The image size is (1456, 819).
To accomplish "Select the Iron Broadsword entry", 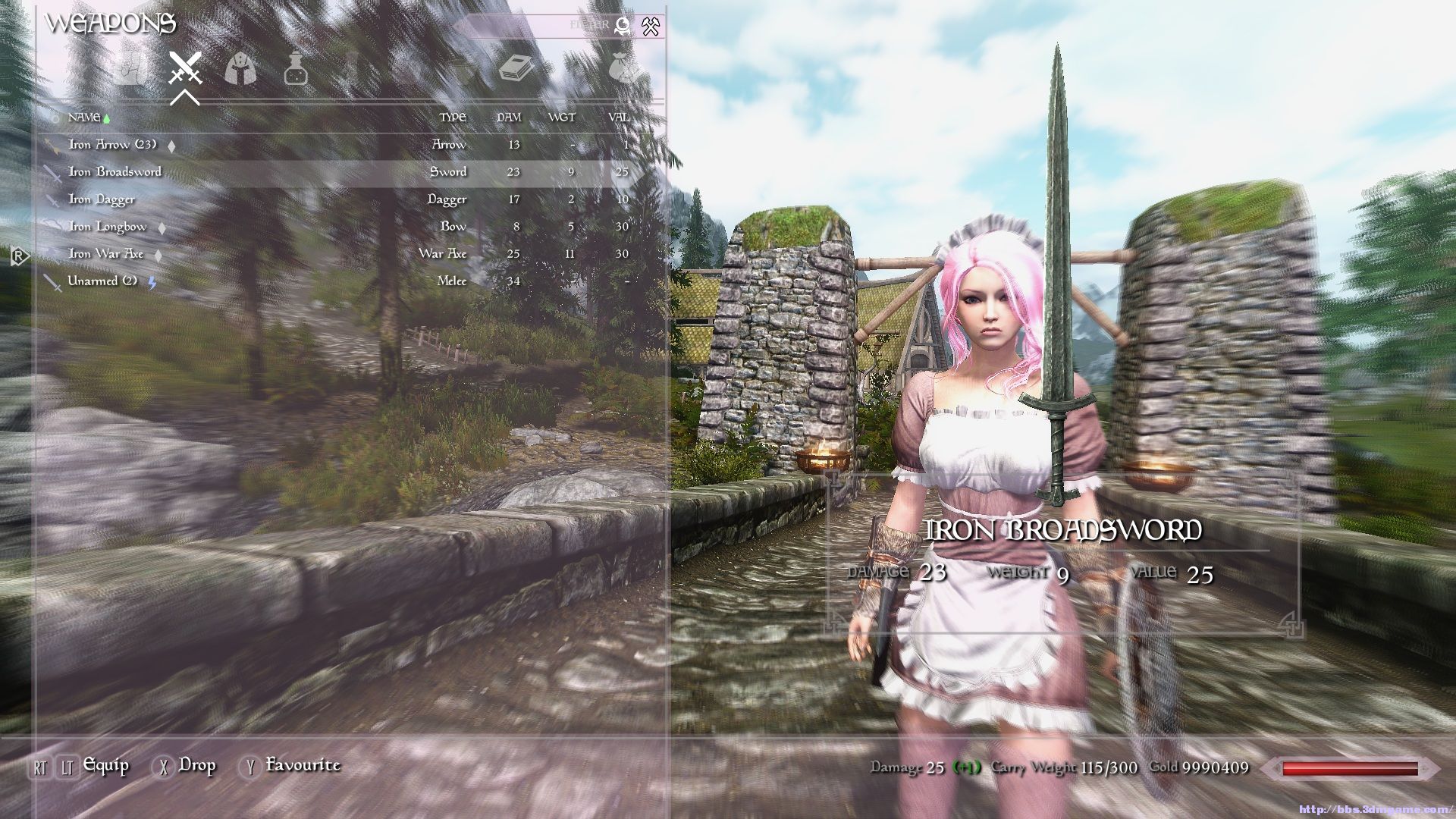I will pos(115,172).
